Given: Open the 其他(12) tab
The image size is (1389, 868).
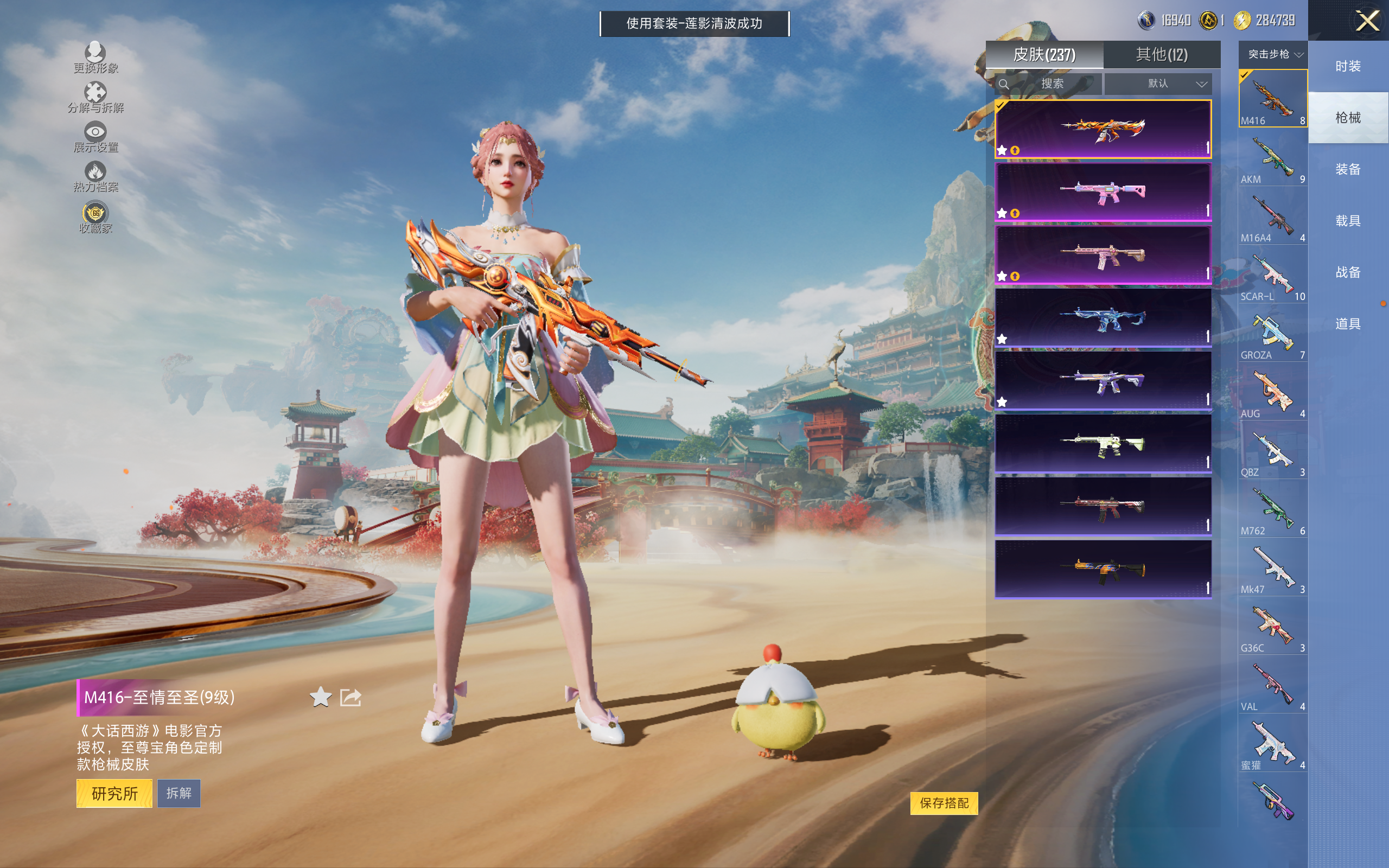Looking at the screenshot, I should pos(1161,55).
